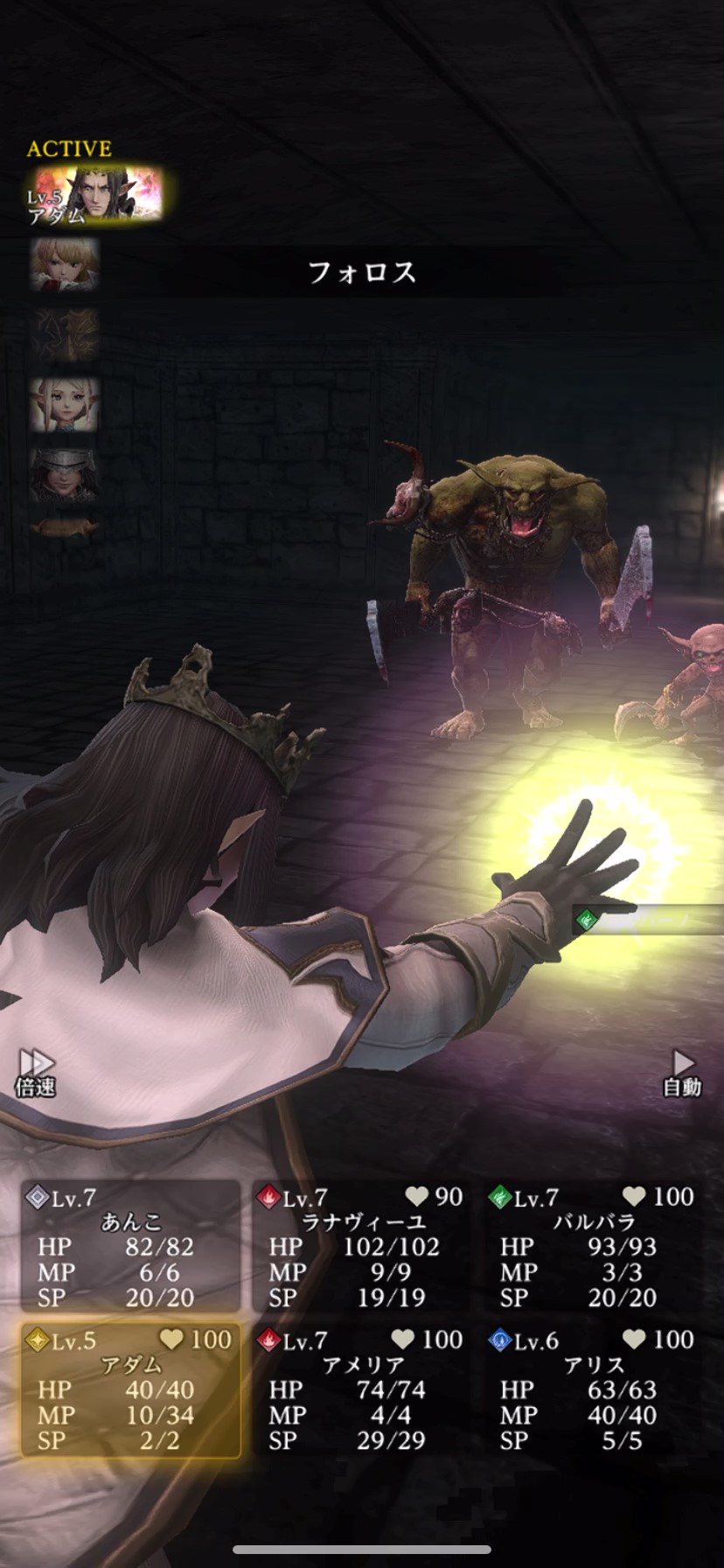Enable 自動 auto-battle mode
Image resolution: width=724 pixels, height=1568 pixels.
(682, 1073)
